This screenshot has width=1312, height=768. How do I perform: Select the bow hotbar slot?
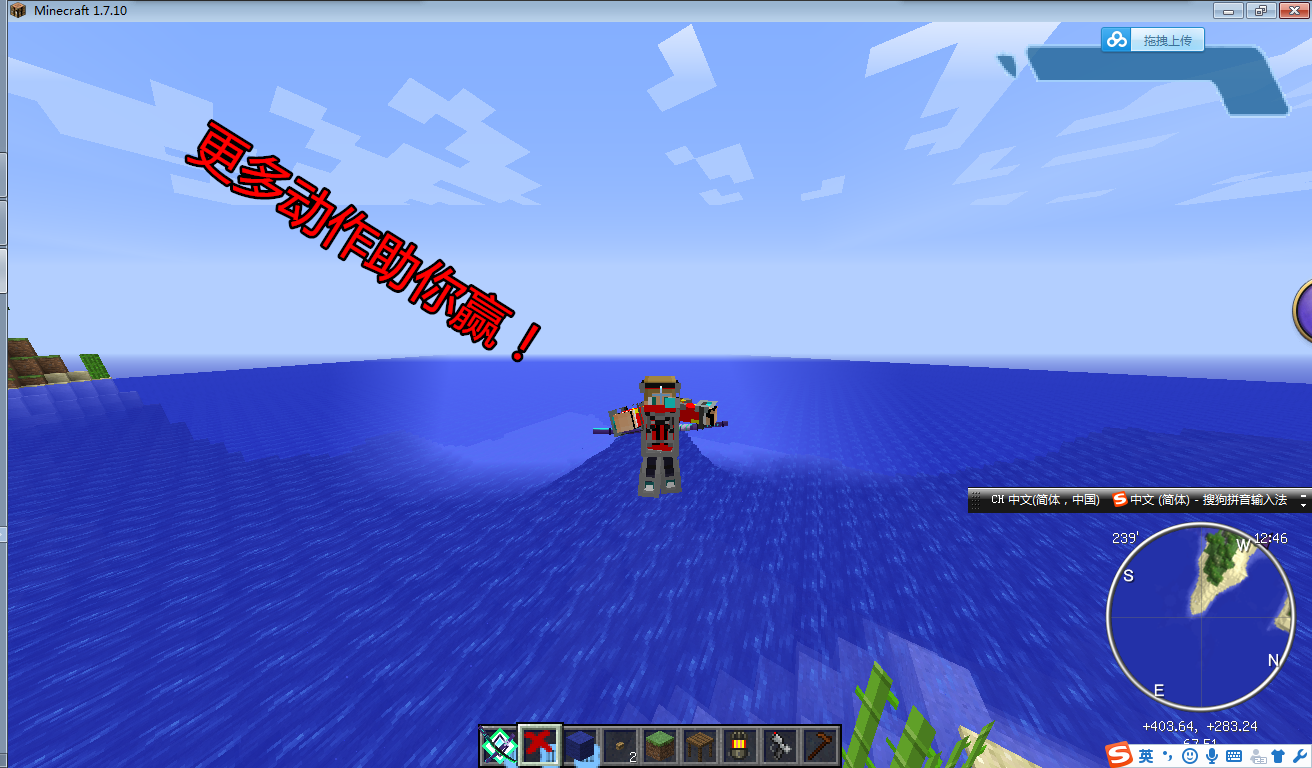[x=498, y=746]
